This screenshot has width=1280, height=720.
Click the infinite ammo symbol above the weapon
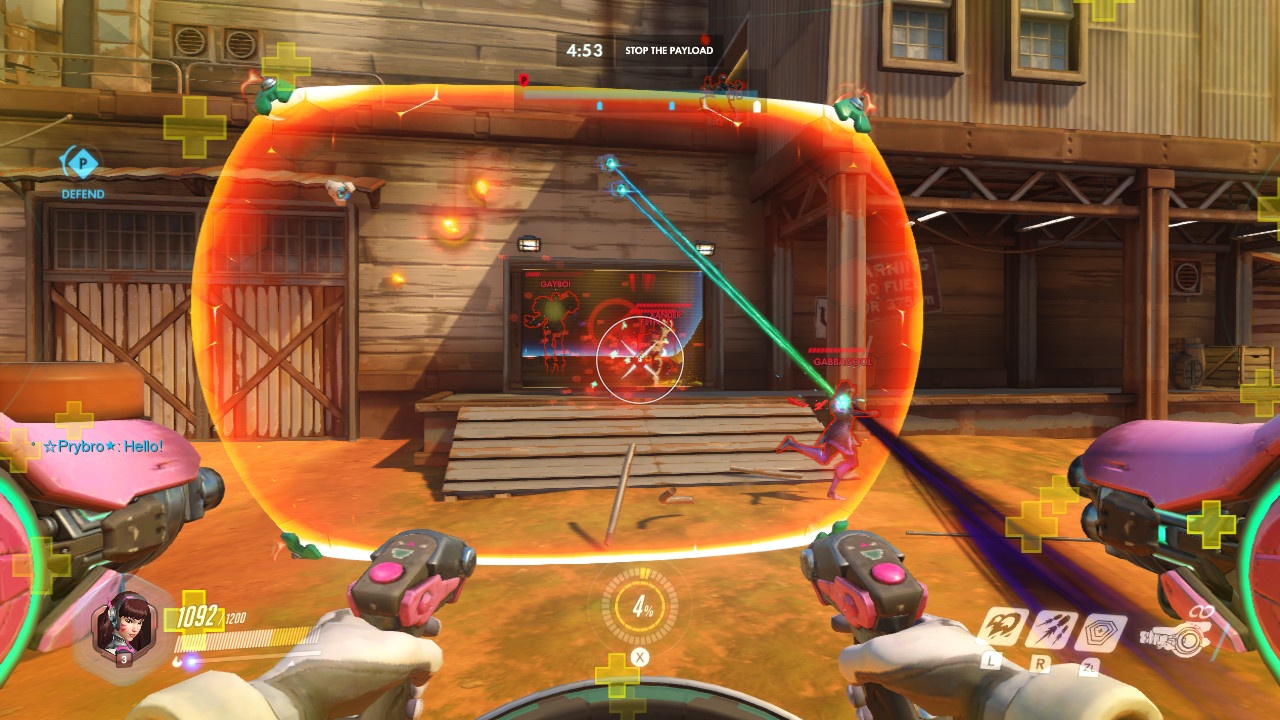[x=1201, y=611]
